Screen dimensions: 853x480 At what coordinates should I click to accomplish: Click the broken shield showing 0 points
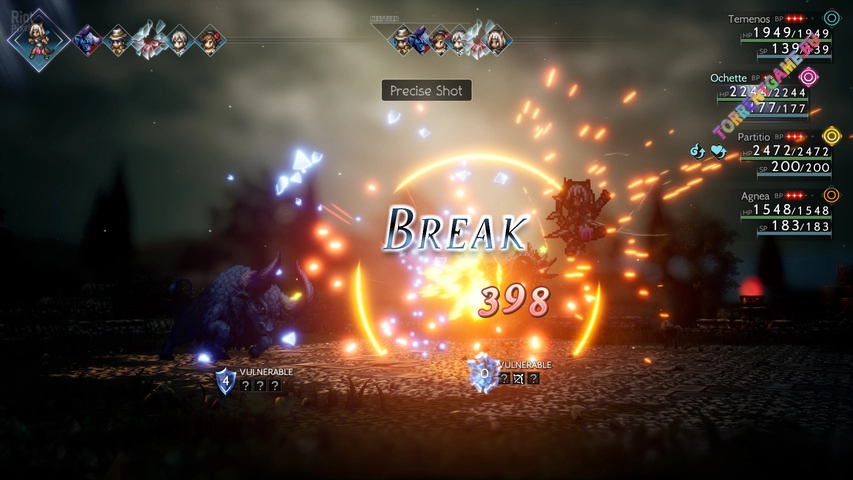tap(484, 371)
